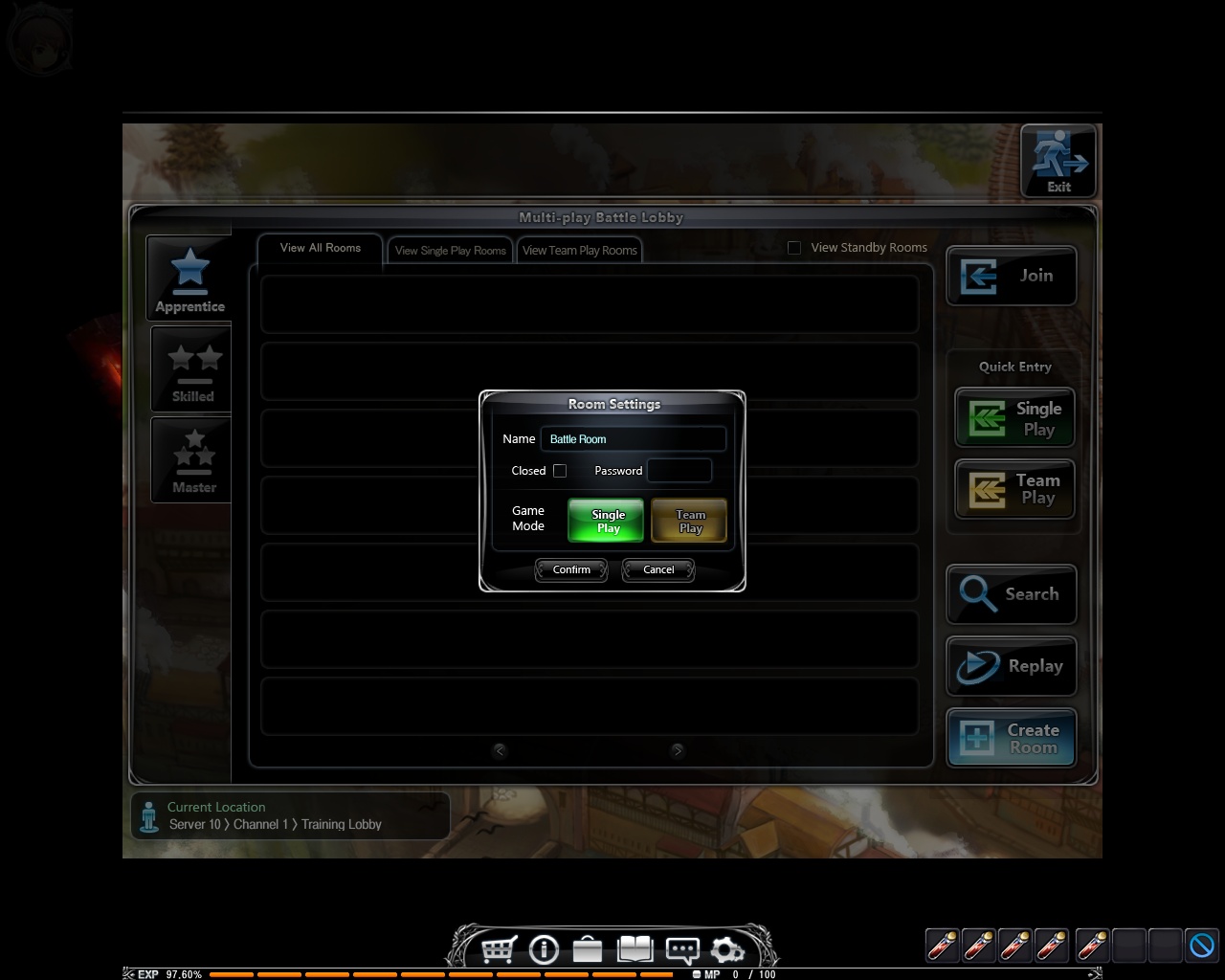Screen dimensions: 1225x980
Task: Exit the battle lobby
Action: coord(1058,161)
